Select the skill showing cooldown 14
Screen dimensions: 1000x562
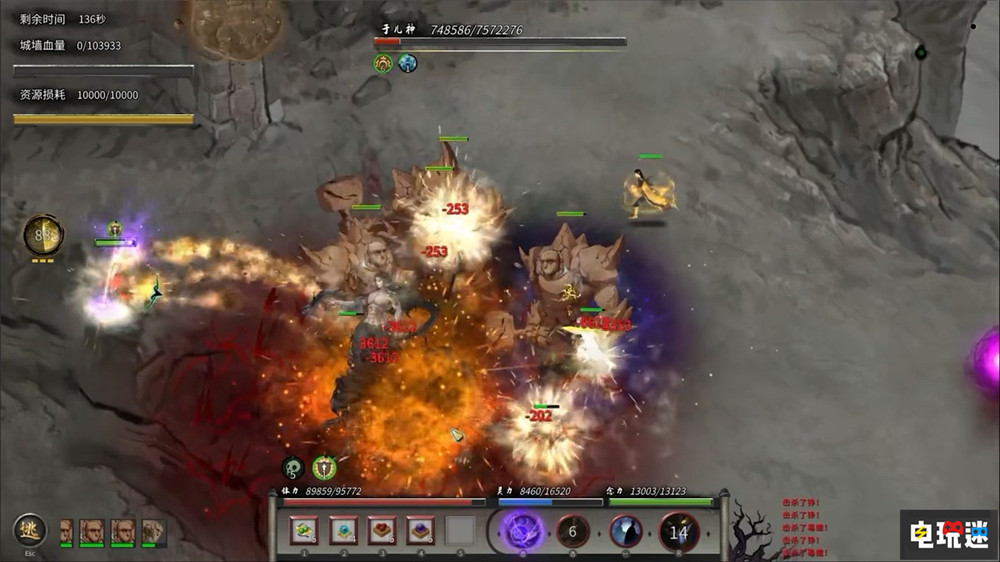point(679,532)
